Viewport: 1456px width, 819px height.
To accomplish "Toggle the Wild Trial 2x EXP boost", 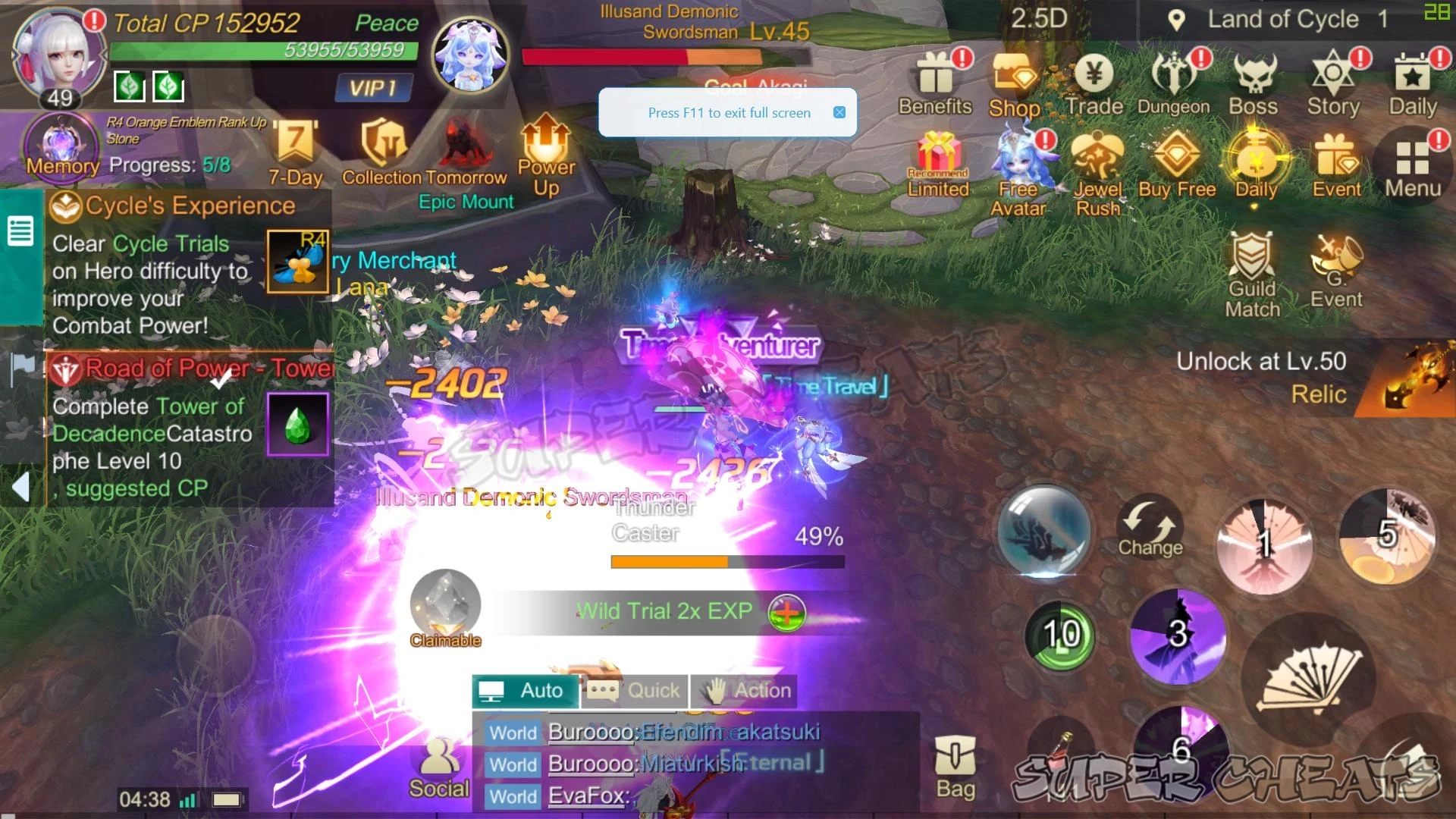I will (786, 612).
